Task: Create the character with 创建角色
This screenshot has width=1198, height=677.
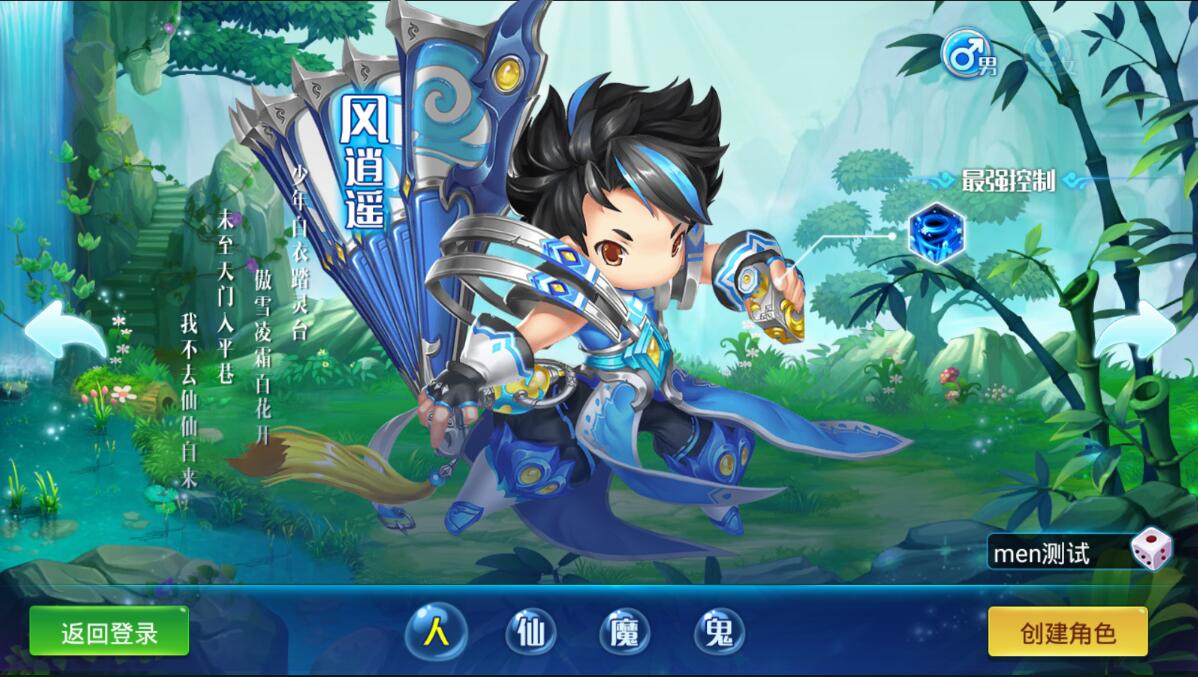Action: 1067,632
